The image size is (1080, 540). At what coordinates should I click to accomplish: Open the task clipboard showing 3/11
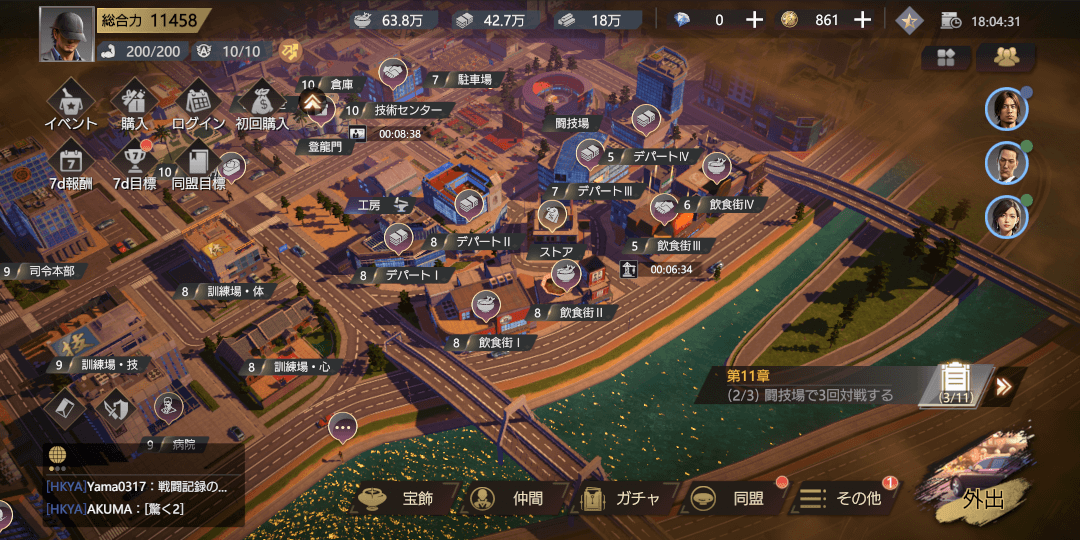(x=957, y=383)
